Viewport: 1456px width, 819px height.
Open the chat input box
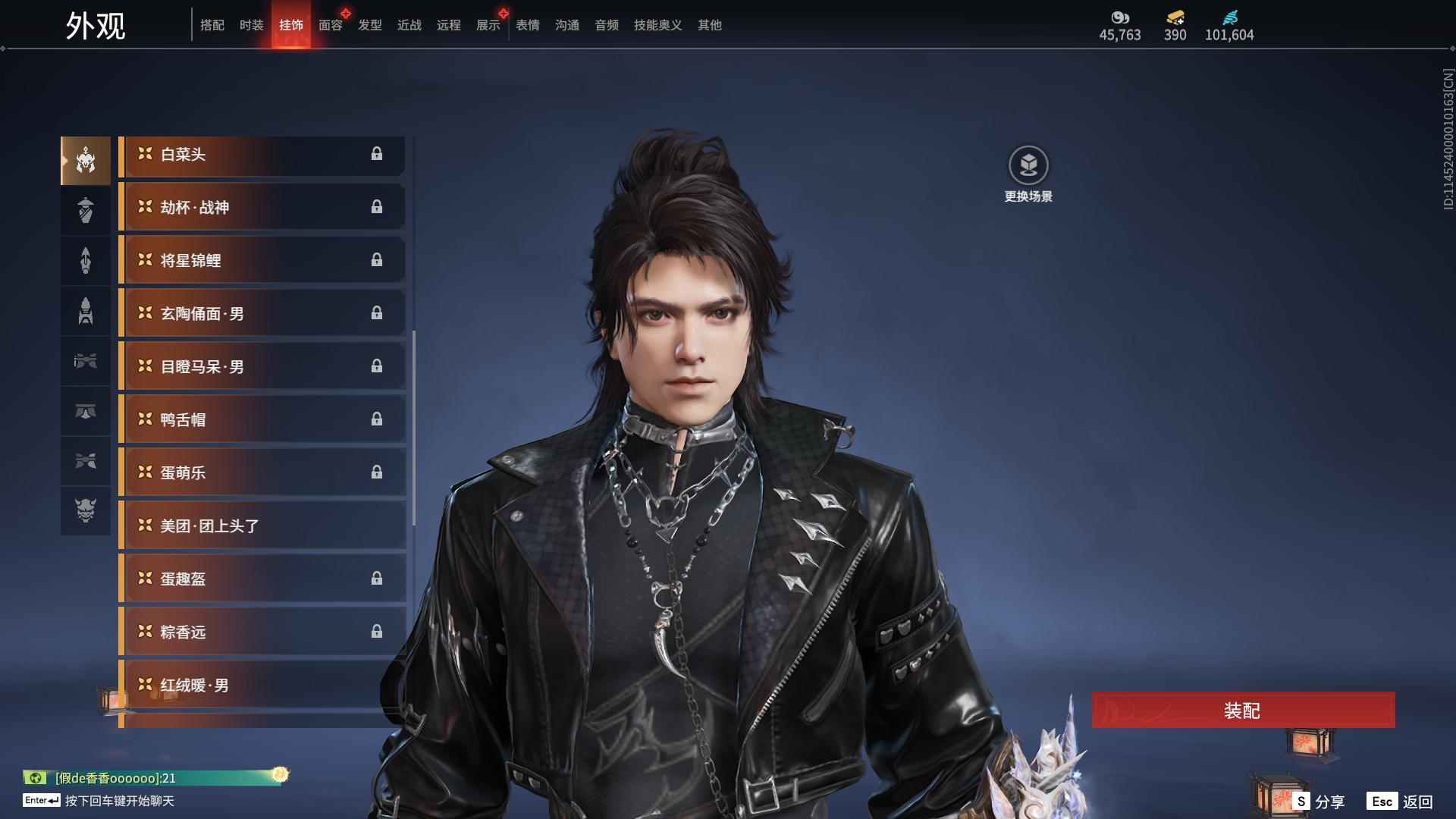[119, 801]
